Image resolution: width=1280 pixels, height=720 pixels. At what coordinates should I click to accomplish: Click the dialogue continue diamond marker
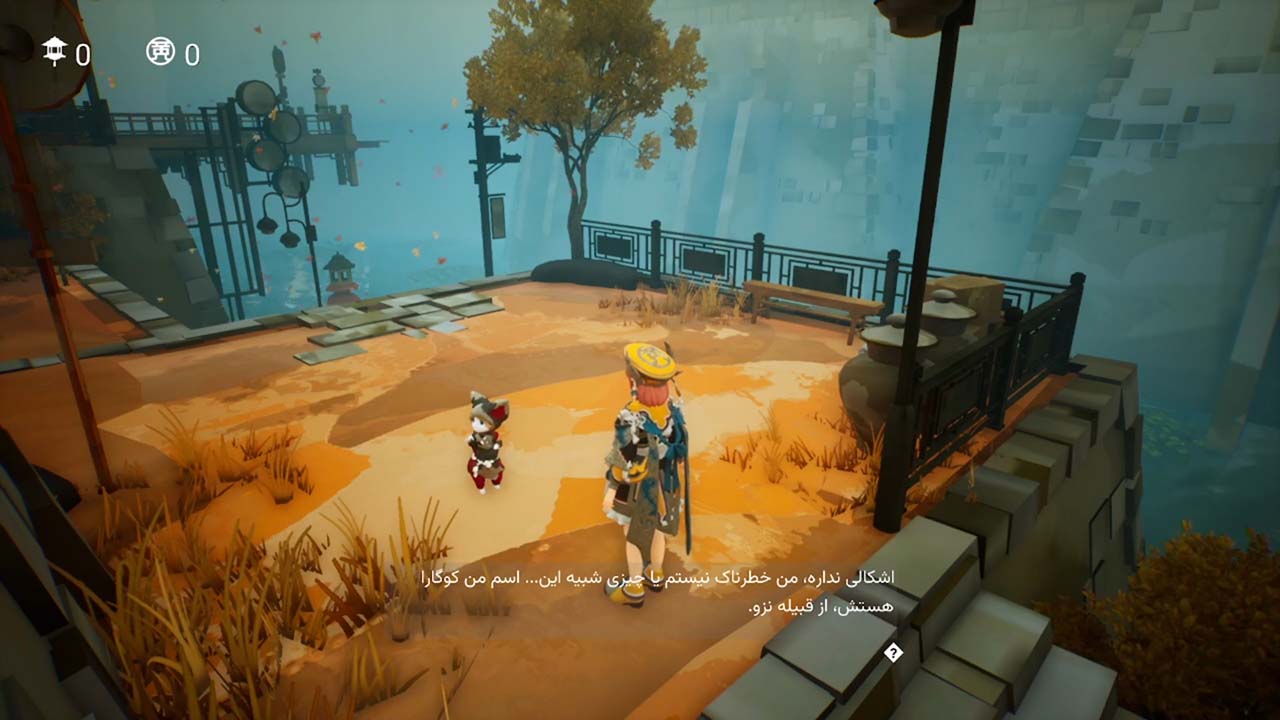point(894,653)
